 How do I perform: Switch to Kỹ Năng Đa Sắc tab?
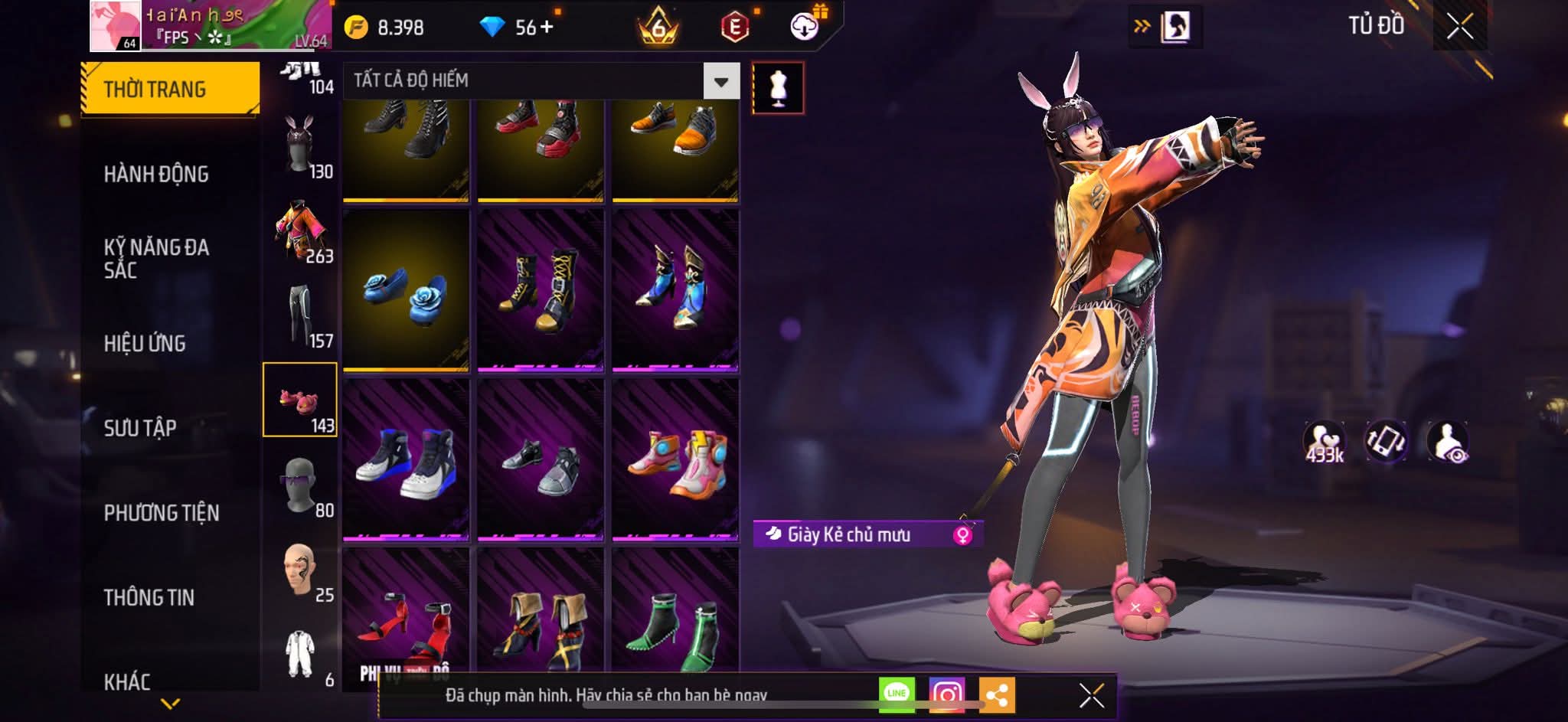[156, 258]
